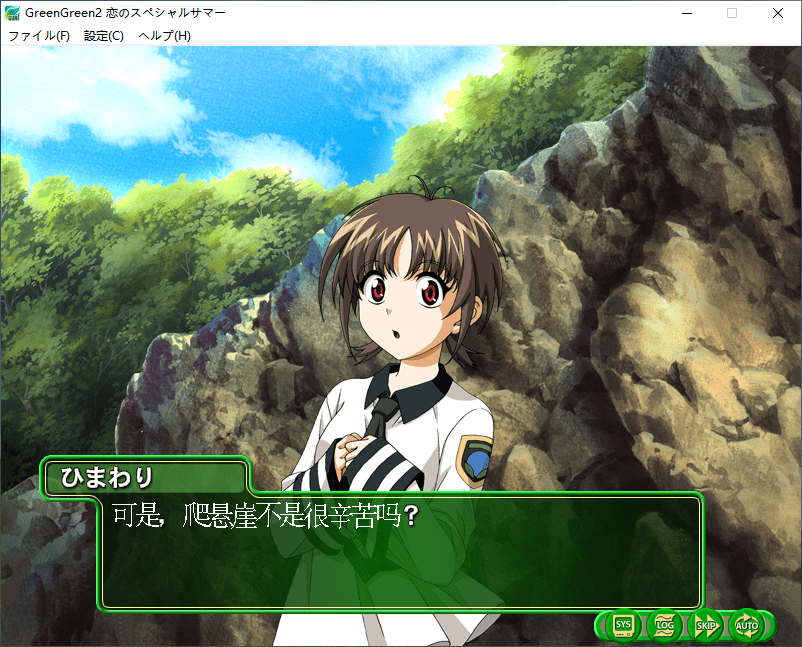Activate the SKIP text button

coord(706,626)
